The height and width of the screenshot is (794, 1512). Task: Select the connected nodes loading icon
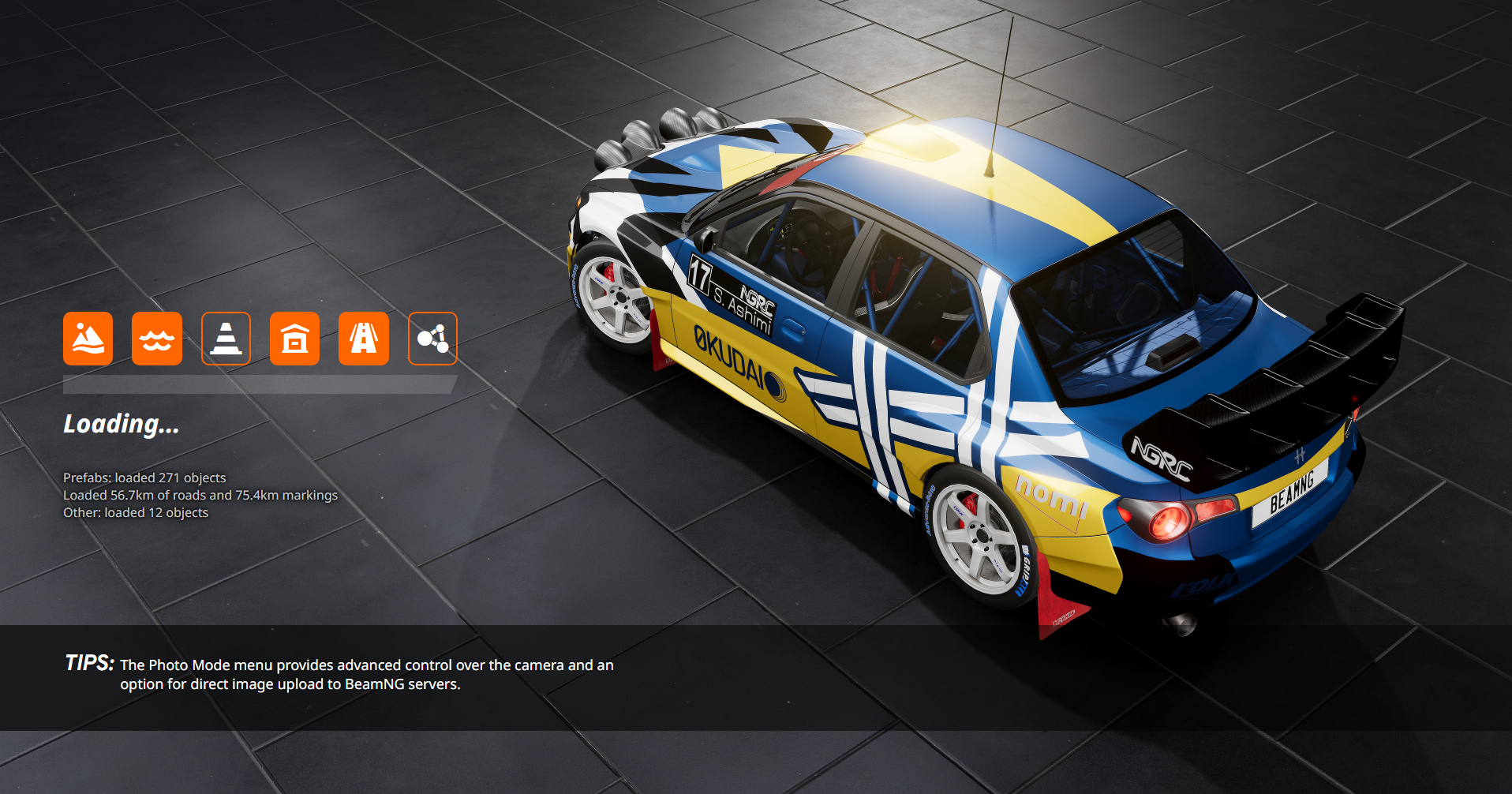(432, 339)
